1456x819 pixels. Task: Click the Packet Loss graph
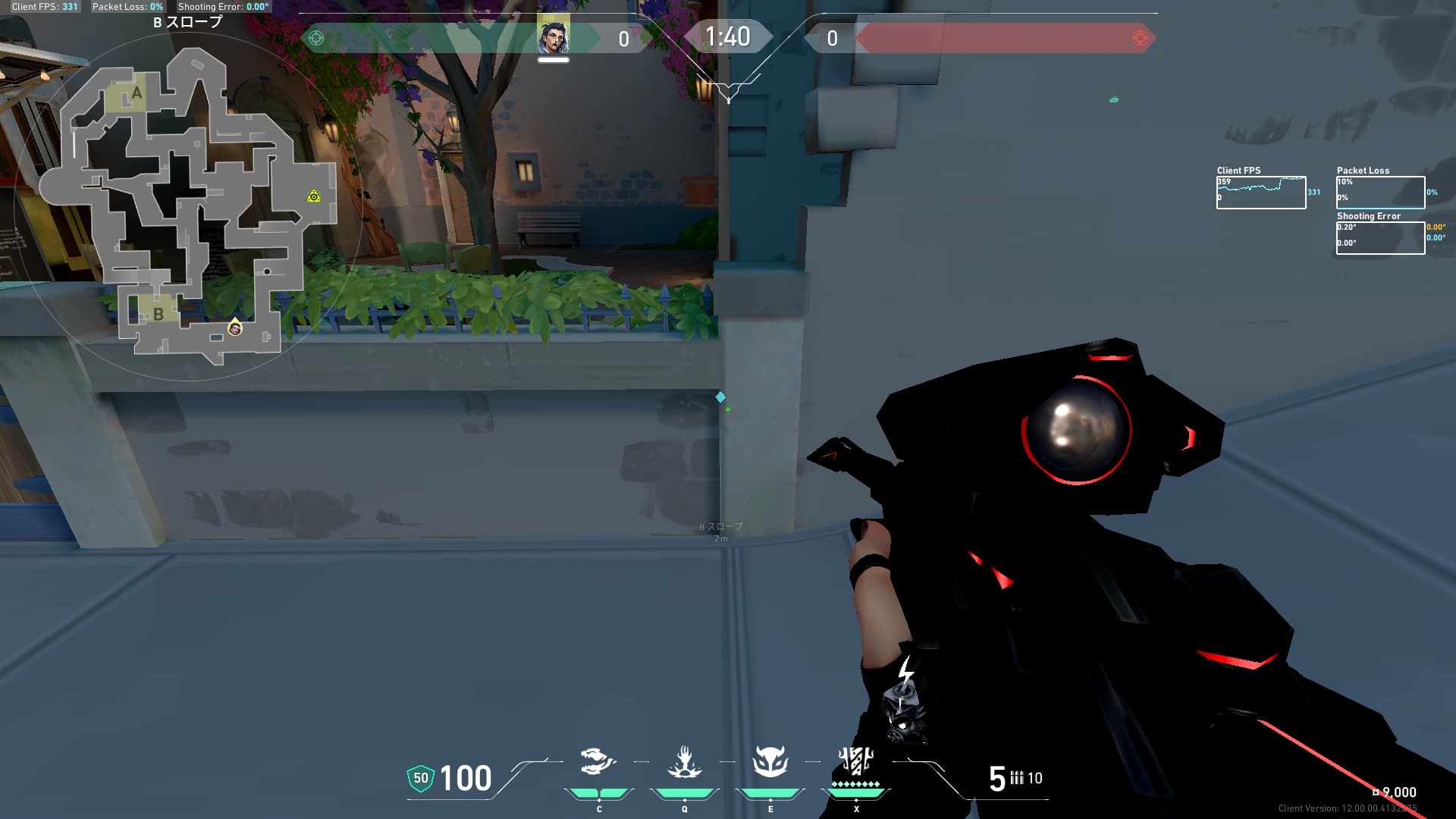[x=1380, y=193]
